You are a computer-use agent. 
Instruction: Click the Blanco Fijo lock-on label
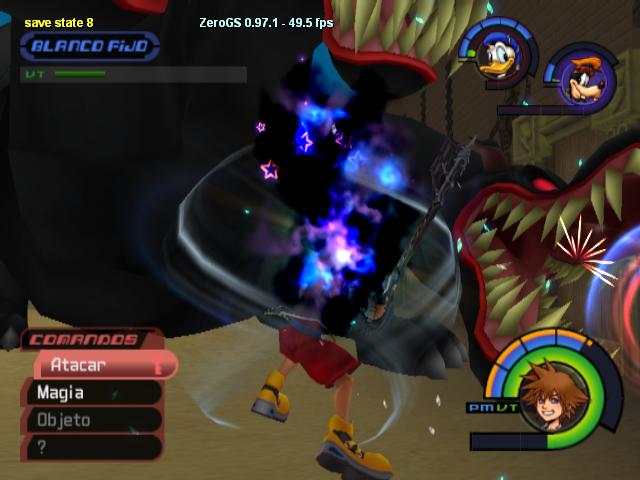[89, 46]
